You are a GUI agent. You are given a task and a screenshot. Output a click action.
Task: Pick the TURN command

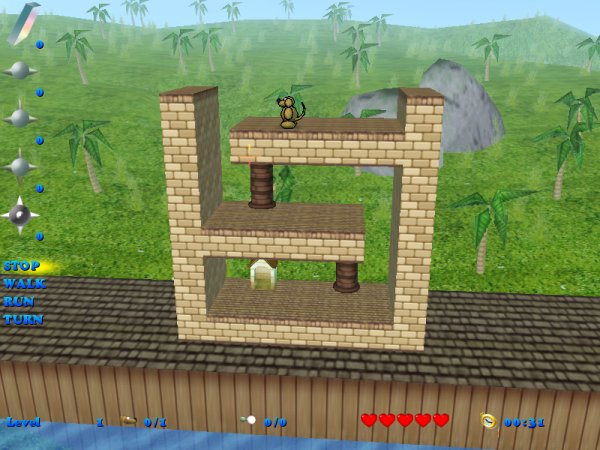(x=22, y=319)
